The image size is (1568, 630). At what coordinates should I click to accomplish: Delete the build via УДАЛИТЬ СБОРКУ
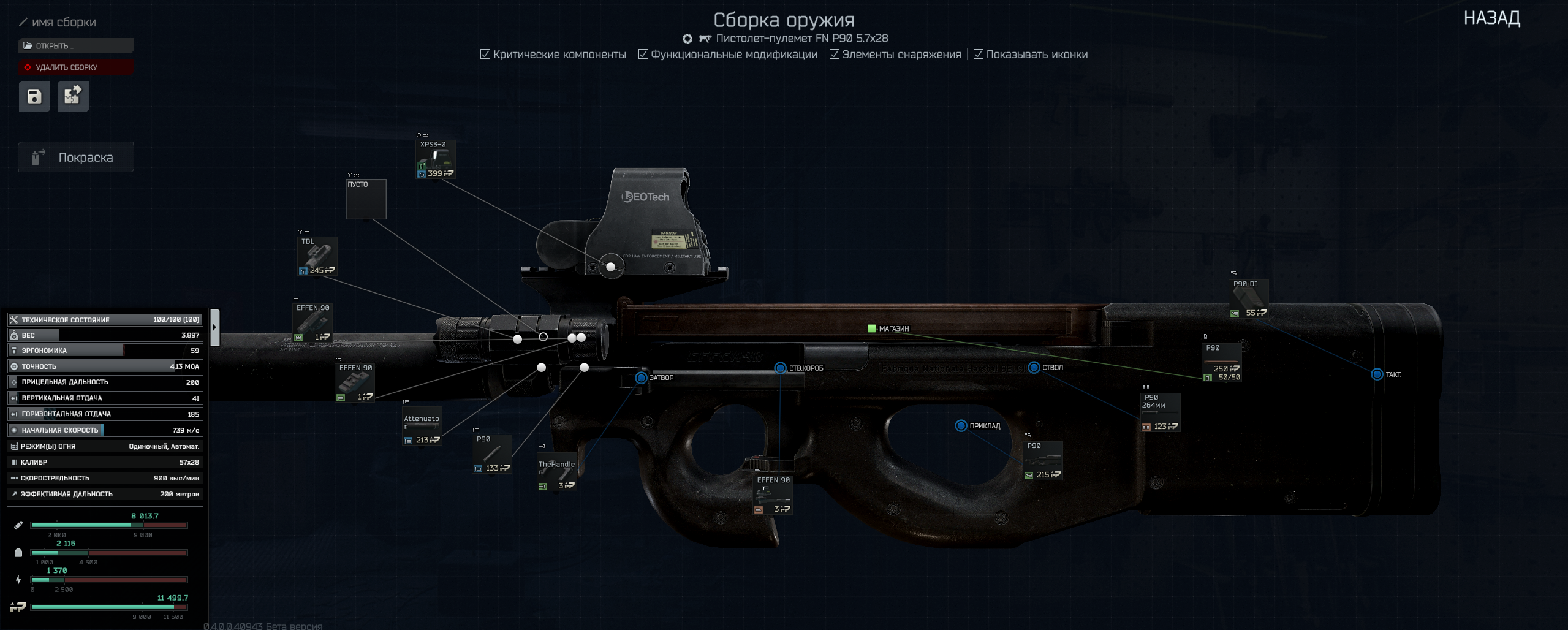(75, 67)
